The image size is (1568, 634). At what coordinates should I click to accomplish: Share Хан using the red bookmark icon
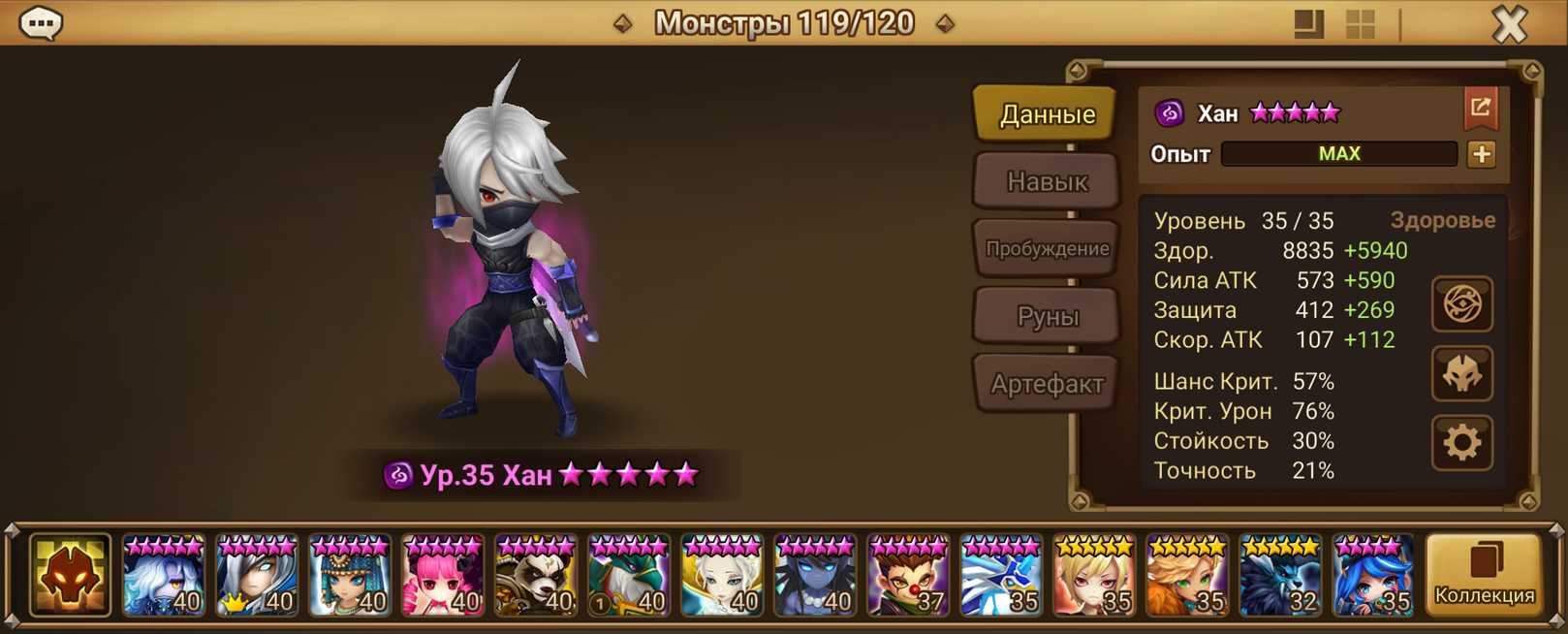click(1480, 109)
